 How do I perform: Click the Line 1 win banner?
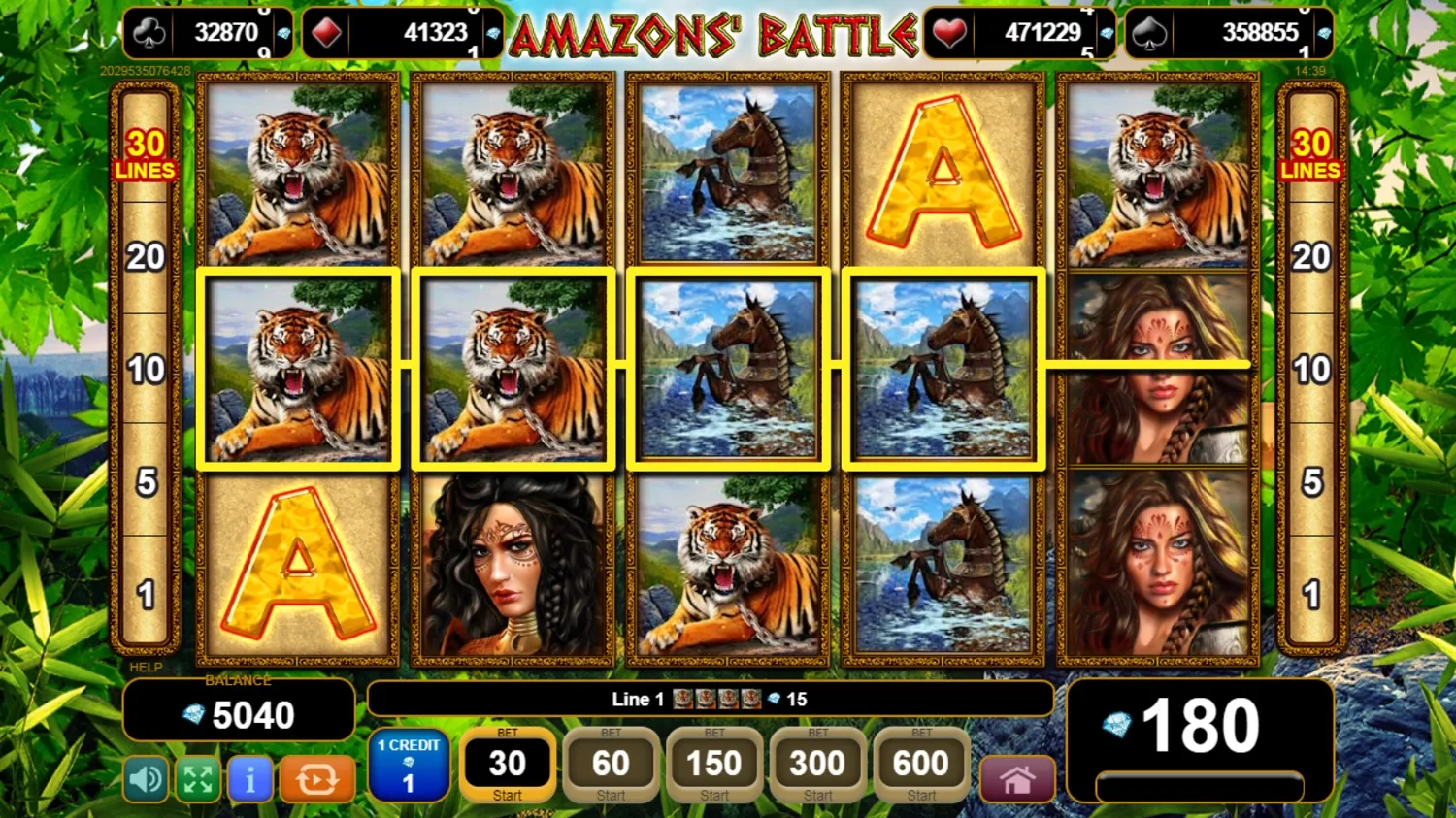tap(711, 699)
